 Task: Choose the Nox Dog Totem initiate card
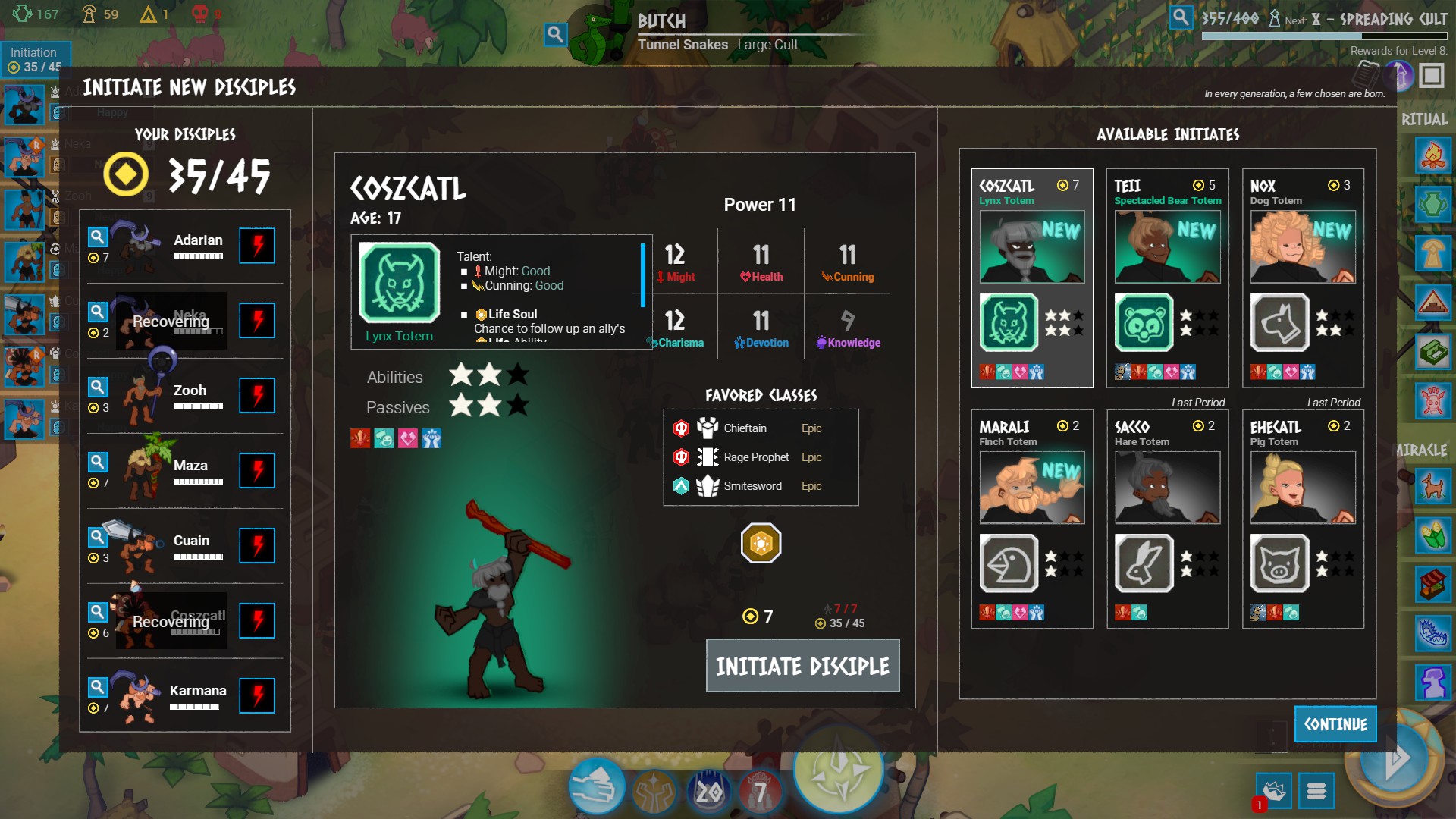1302,278
